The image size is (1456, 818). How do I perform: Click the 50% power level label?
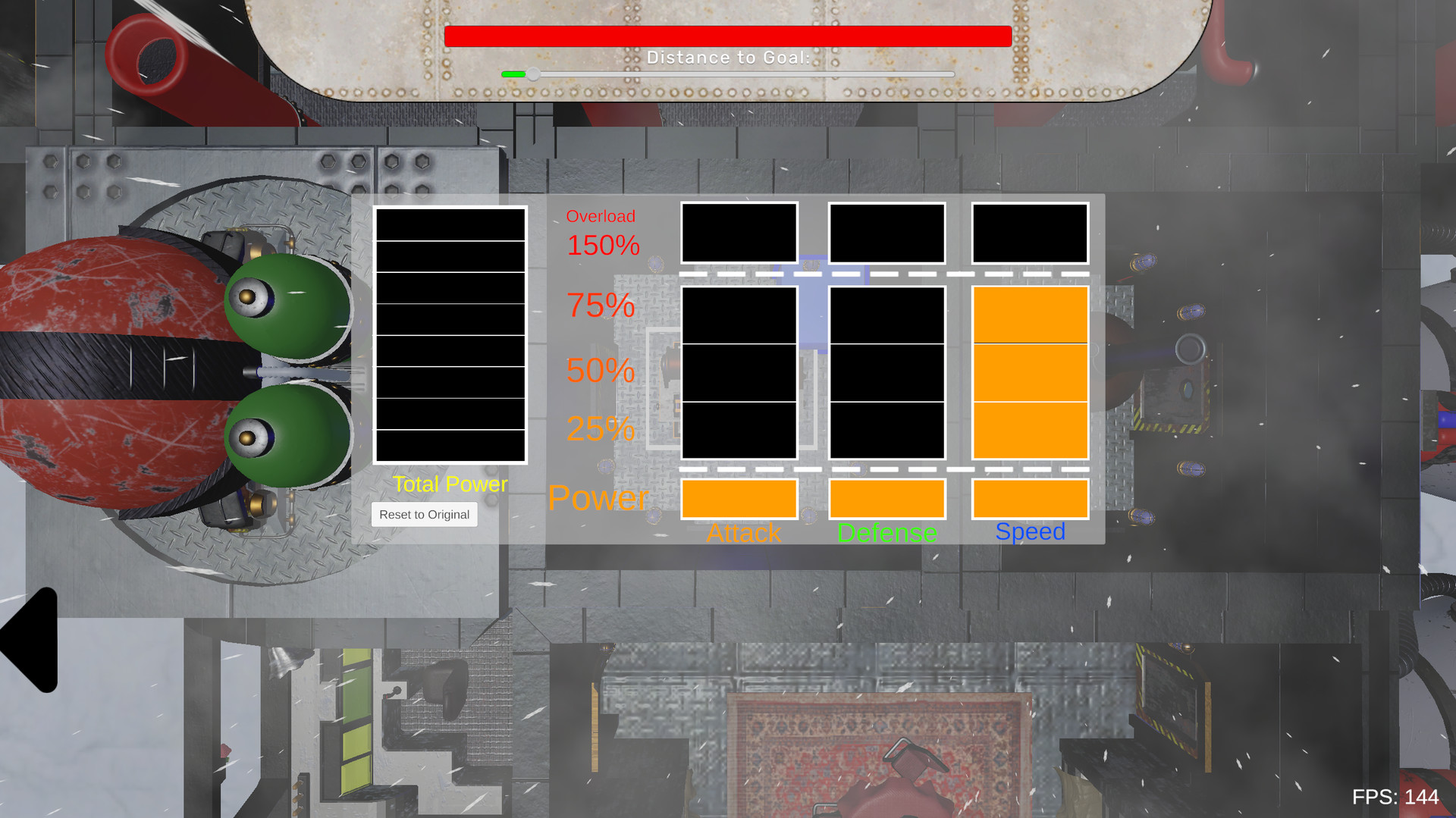(x=600, y=371)
